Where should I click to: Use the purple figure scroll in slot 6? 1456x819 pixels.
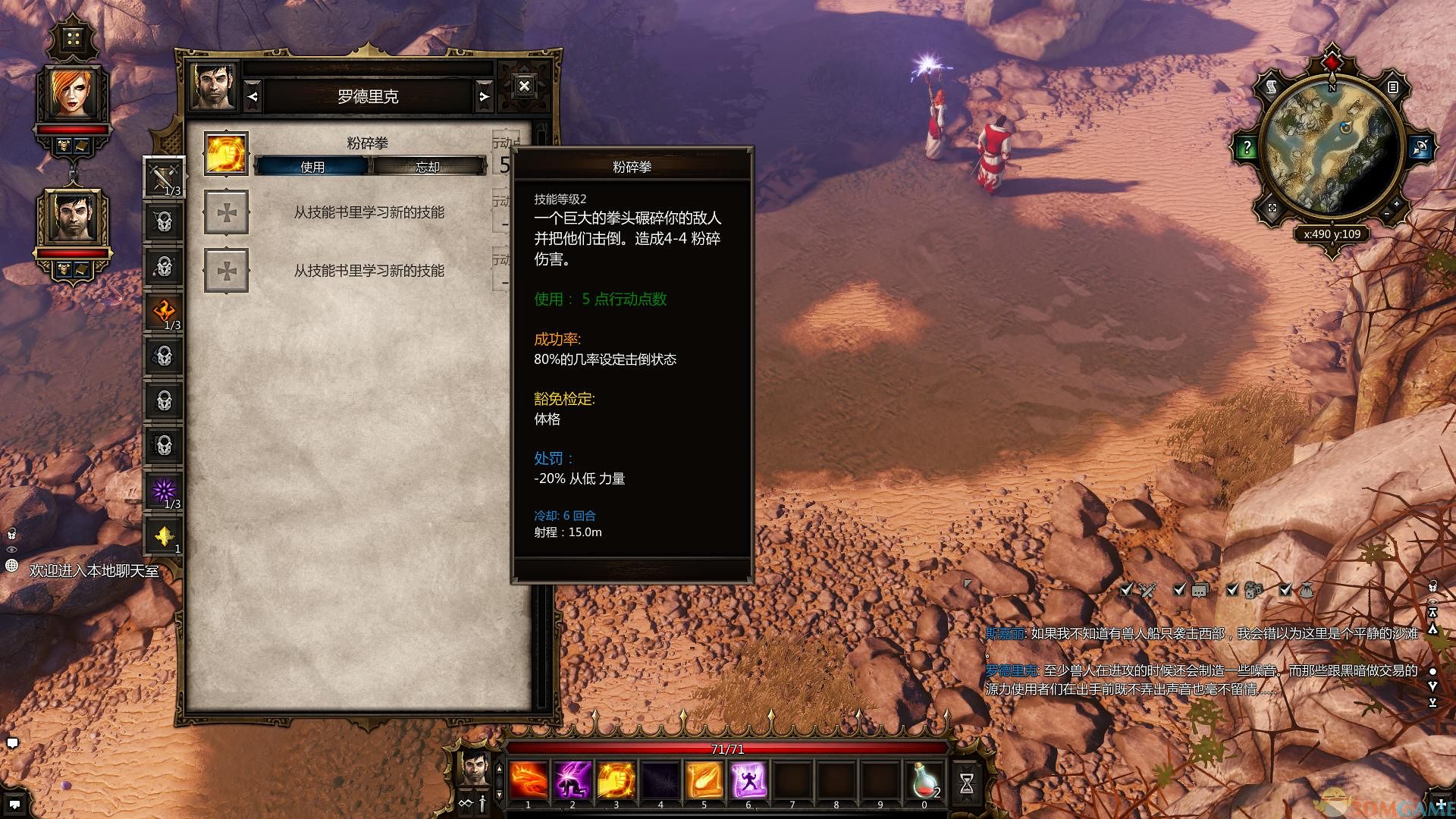[748, 780]
